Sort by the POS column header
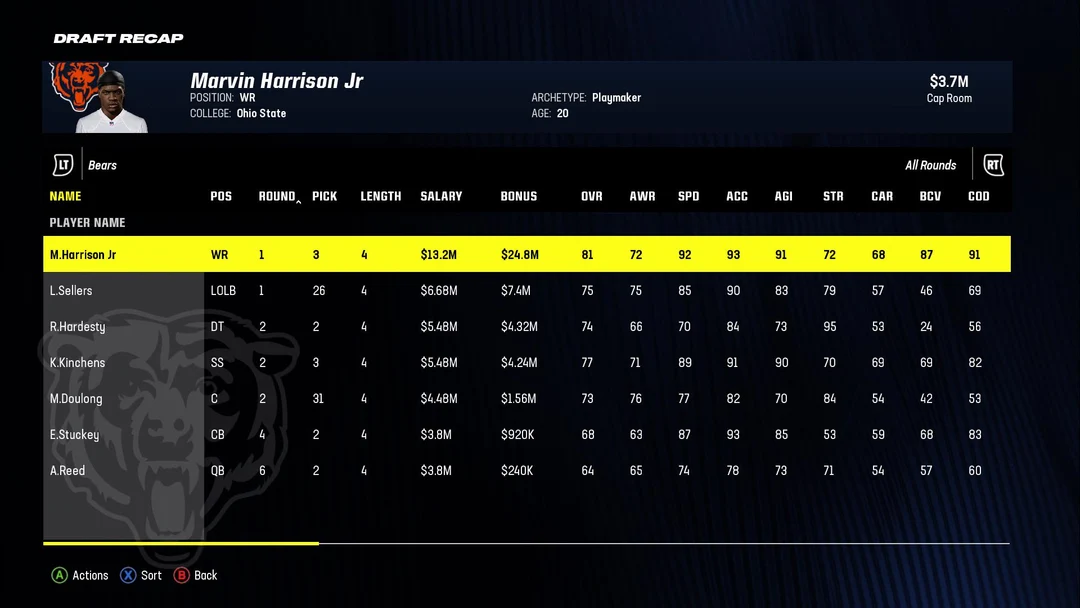This screenshot has height=608, width=1080. (221, 196)
